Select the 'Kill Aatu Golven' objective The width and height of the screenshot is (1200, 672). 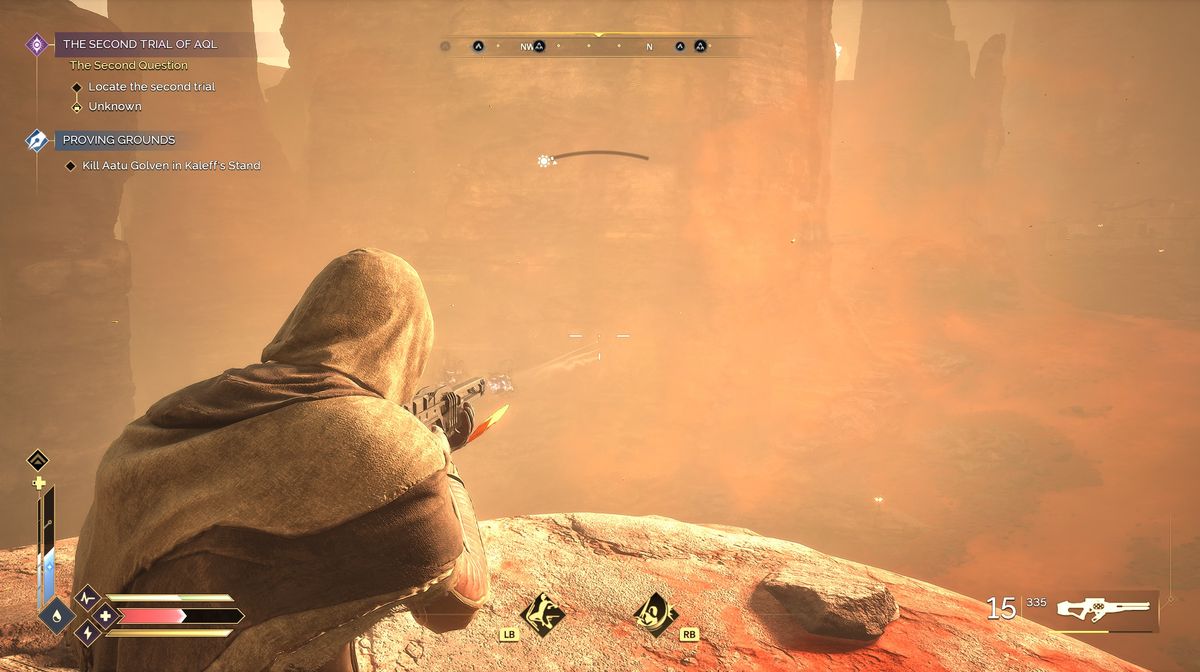pos(171,165)
